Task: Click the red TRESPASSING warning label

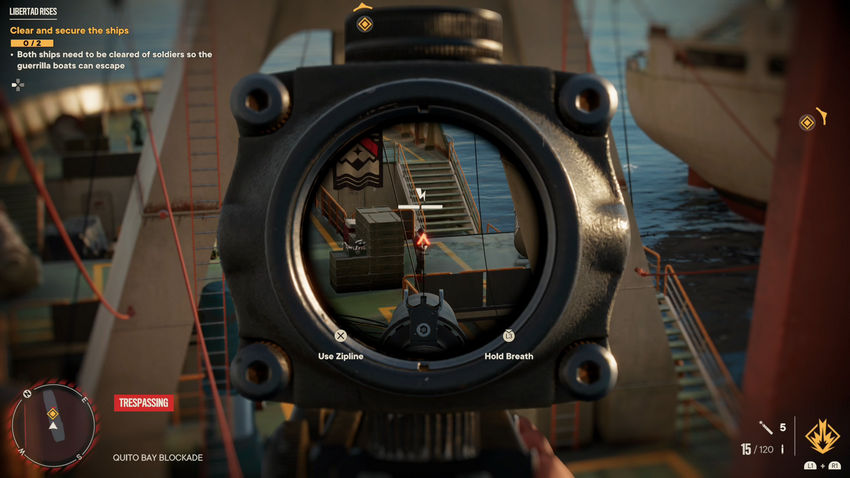Action: coord(144,403)
